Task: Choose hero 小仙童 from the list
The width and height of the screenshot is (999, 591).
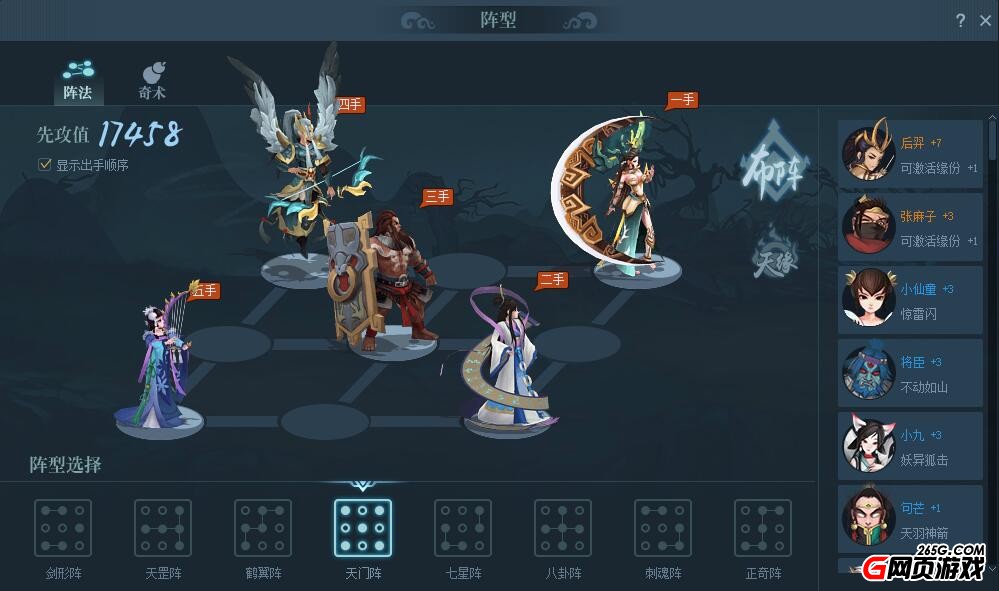Action: [x=910, y=300]
